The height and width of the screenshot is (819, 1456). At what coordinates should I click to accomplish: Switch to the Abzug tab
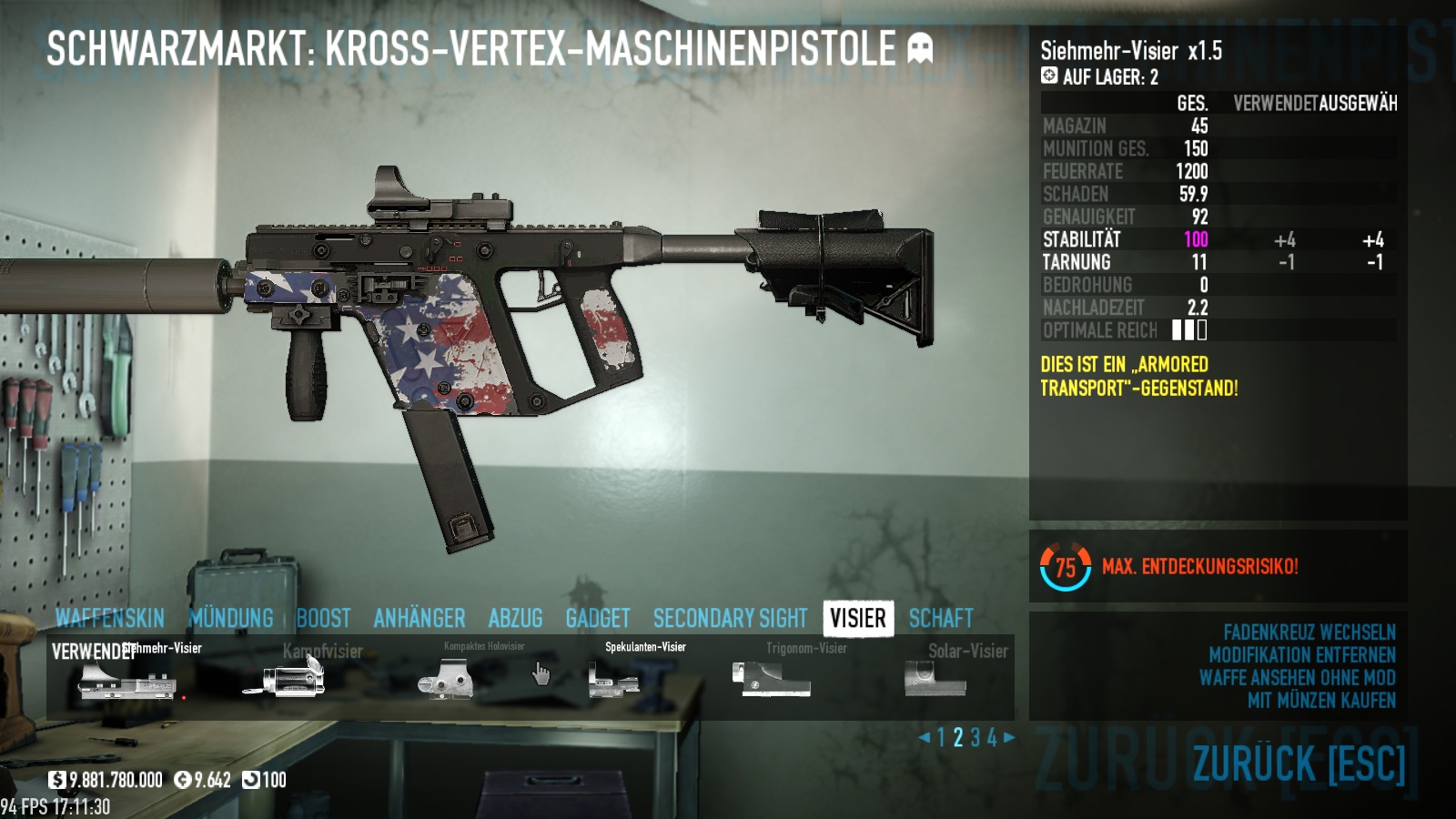(x=515, y=619)
